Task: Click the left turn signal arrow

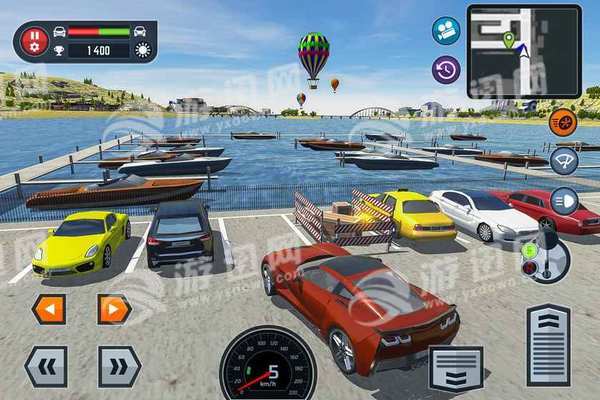Action: 48,309
